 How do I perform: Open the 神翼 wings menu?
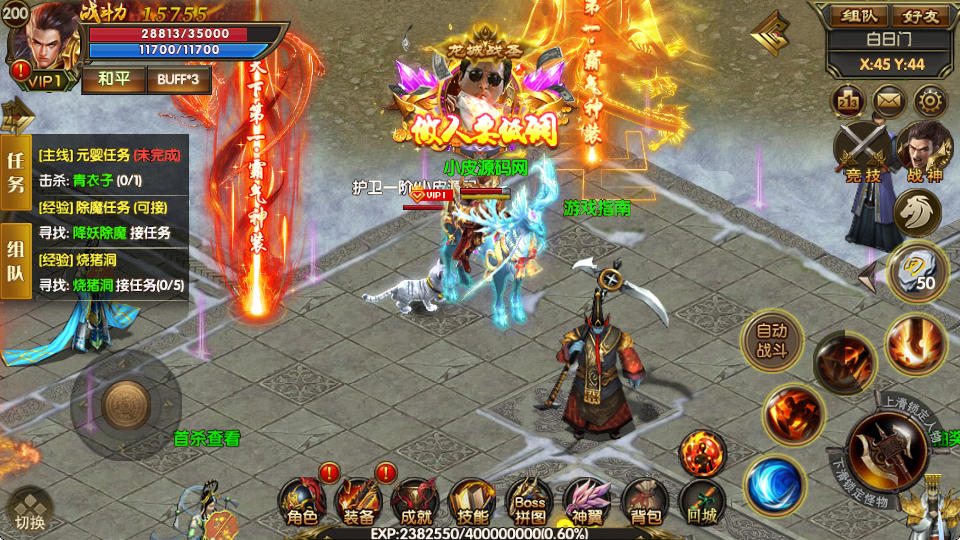pos(587,500)
